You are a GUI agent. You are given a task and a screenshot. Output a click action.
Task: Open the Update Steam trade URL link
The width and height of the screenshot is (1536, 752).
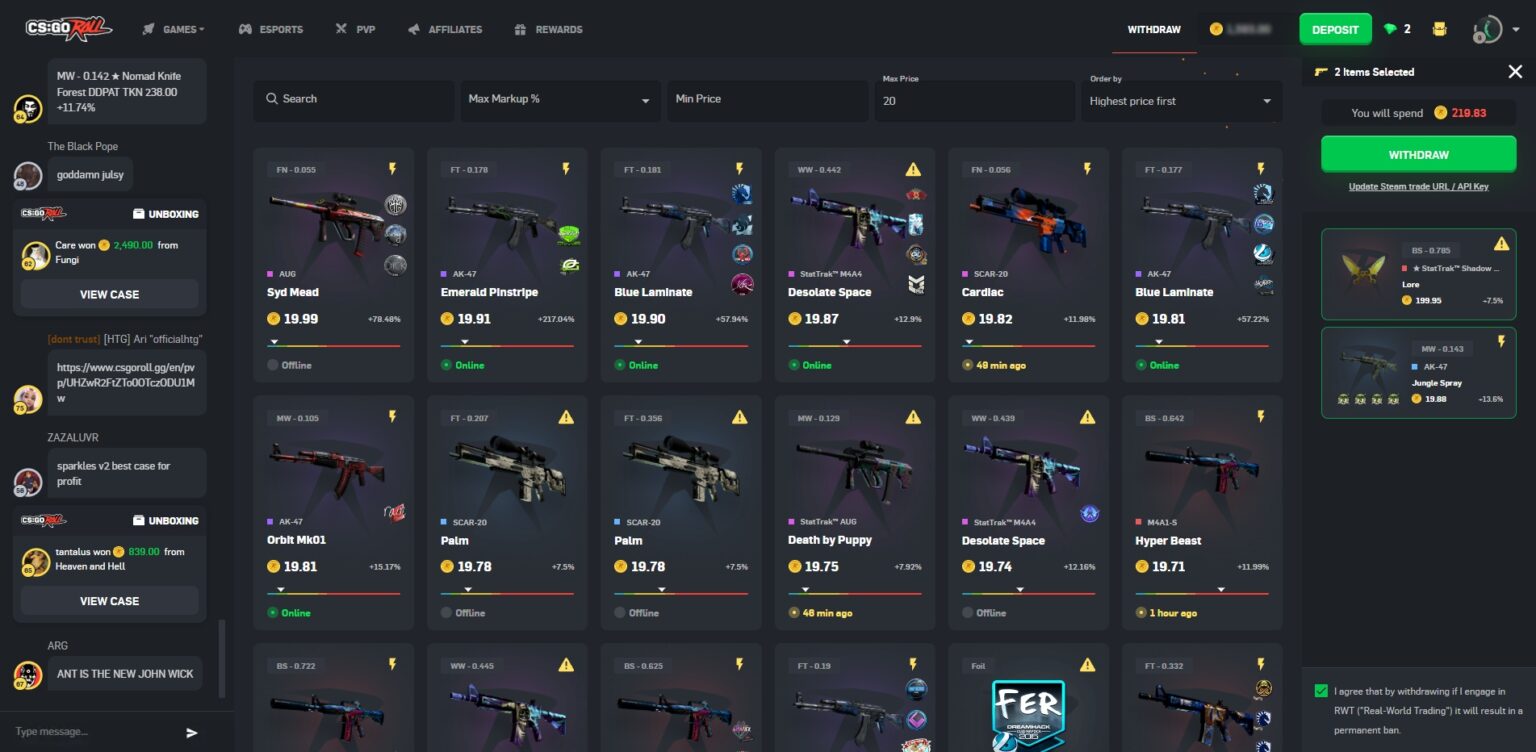tap(1418, 186)
